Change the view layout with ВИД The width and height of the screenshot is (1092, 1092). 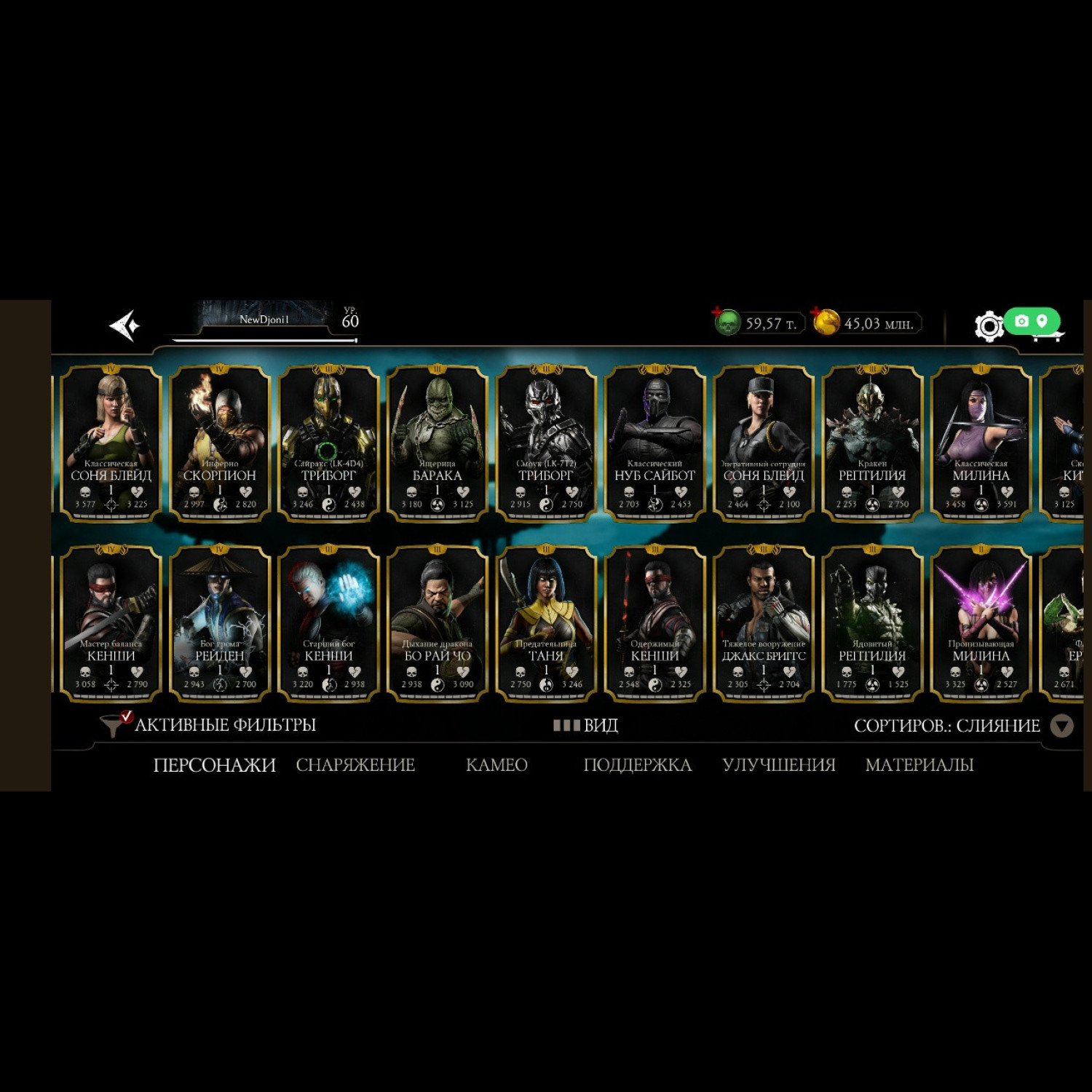(586, 725)
